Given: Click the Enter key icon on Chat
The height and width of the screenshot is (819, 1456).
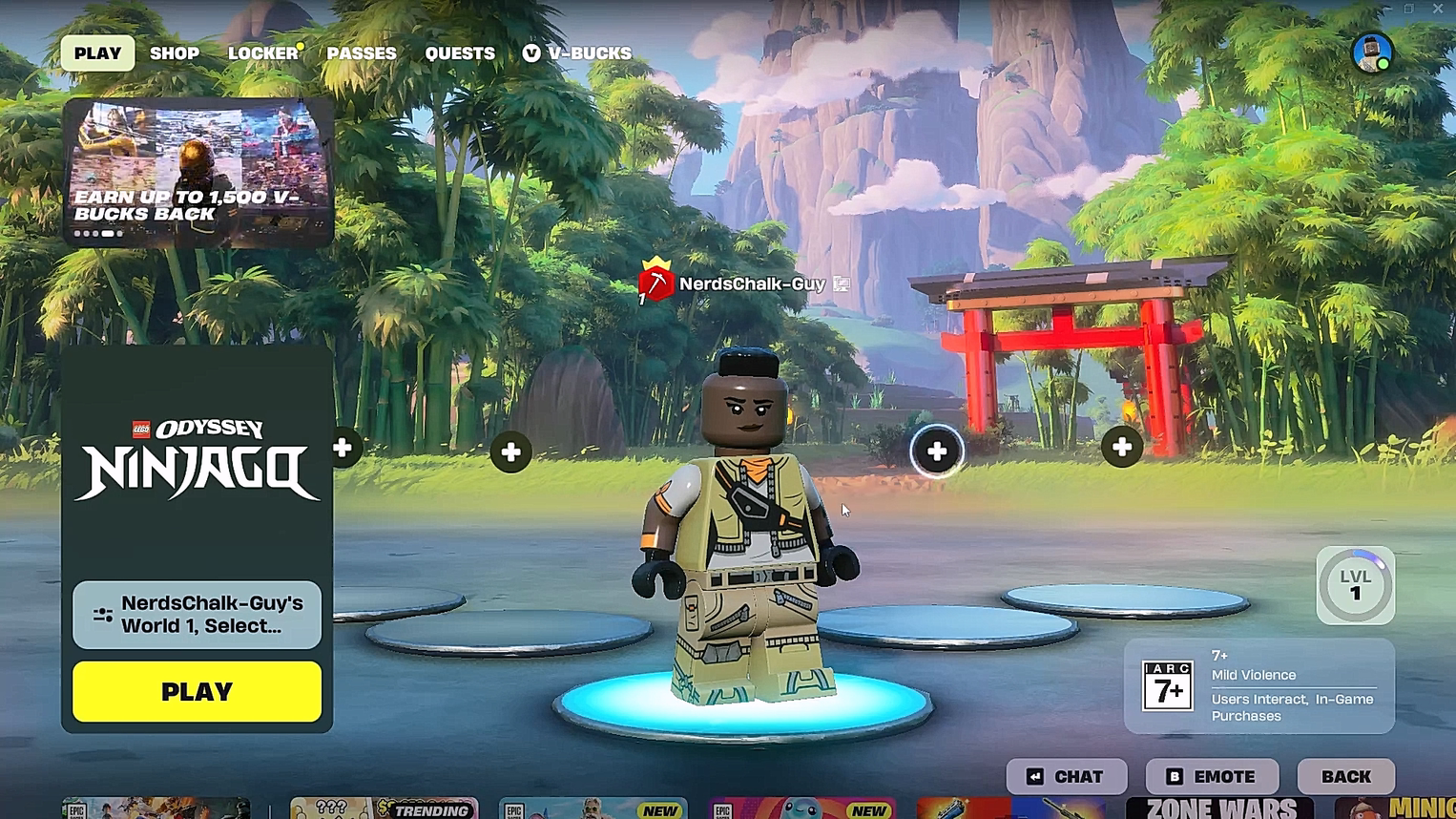Looking at the screenshot, I should pos(1033,776).
